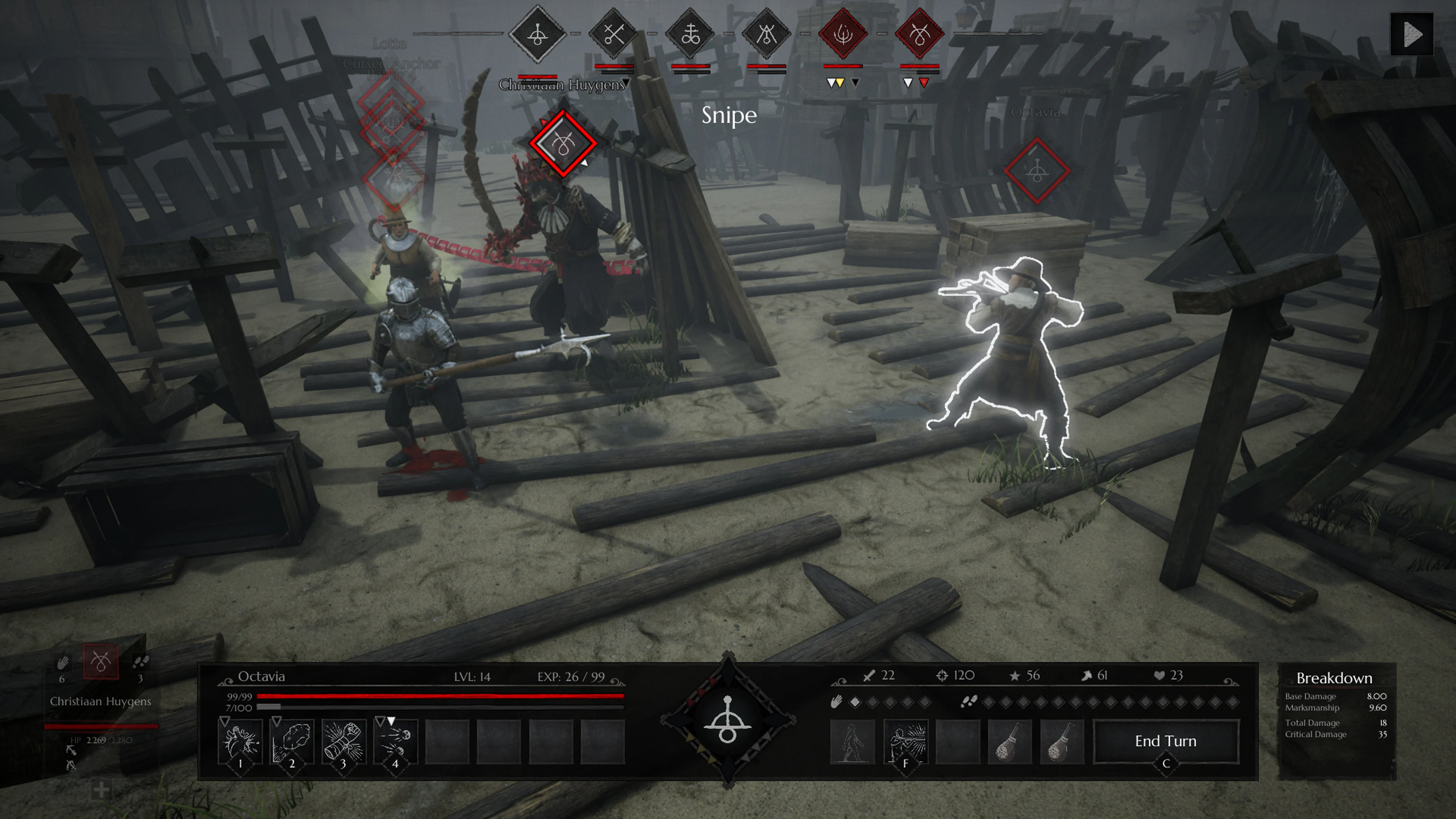This screenshot has width=1456, height=819.
Task: Select the Snipe shooting action bound to F
Action: pyautogui.click(x=907, y=741)
